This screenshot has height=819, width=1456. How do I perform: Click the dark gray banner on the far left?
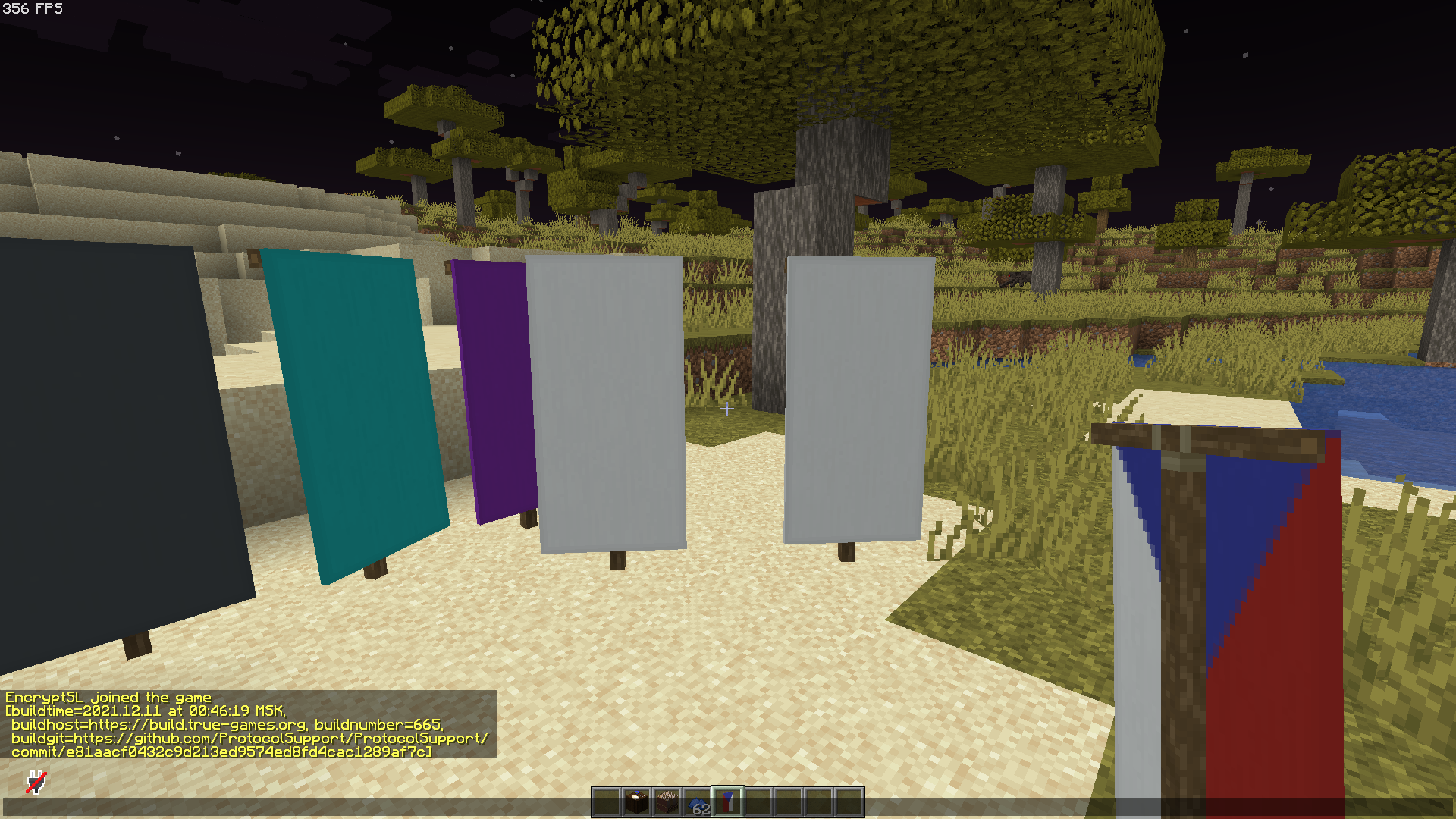click(99, 432)
